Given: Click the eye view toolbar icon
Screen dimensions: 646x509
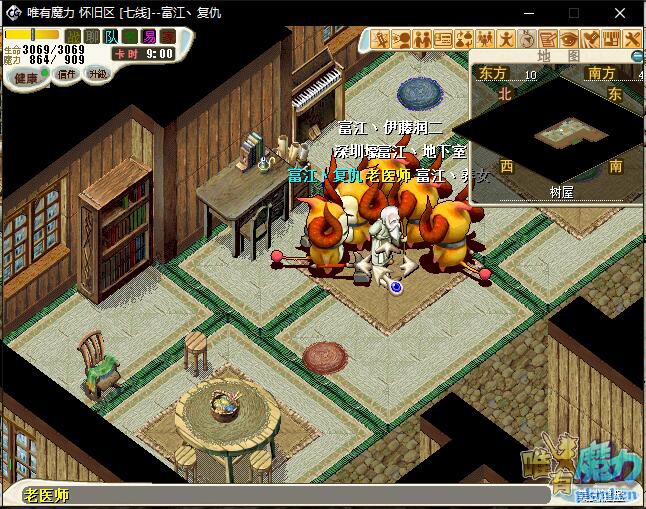Looking at the screenshot, I should [570, 39].
